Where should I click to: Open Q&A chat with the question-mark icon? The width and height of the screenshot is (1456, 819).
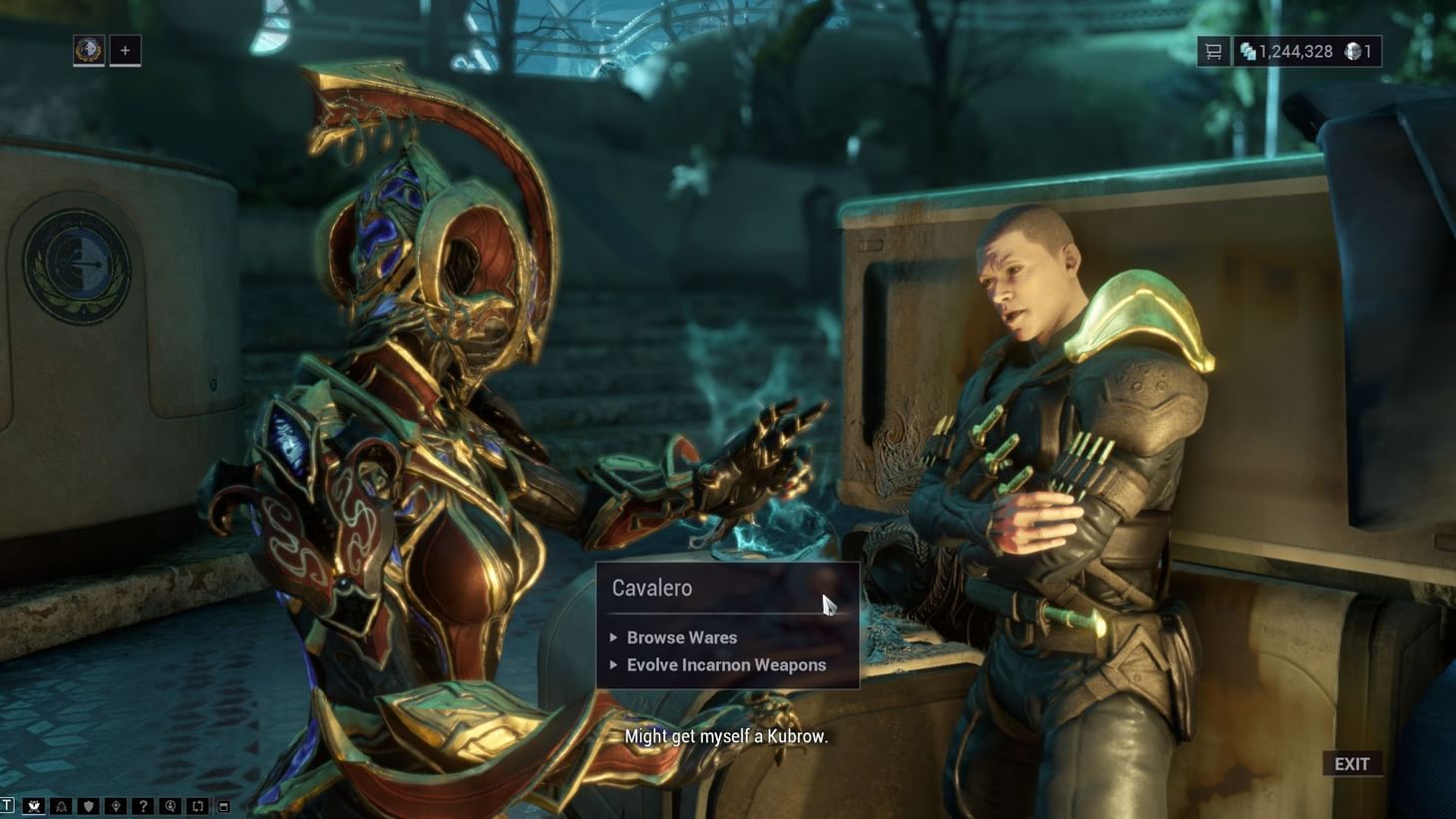click(144, 805)
